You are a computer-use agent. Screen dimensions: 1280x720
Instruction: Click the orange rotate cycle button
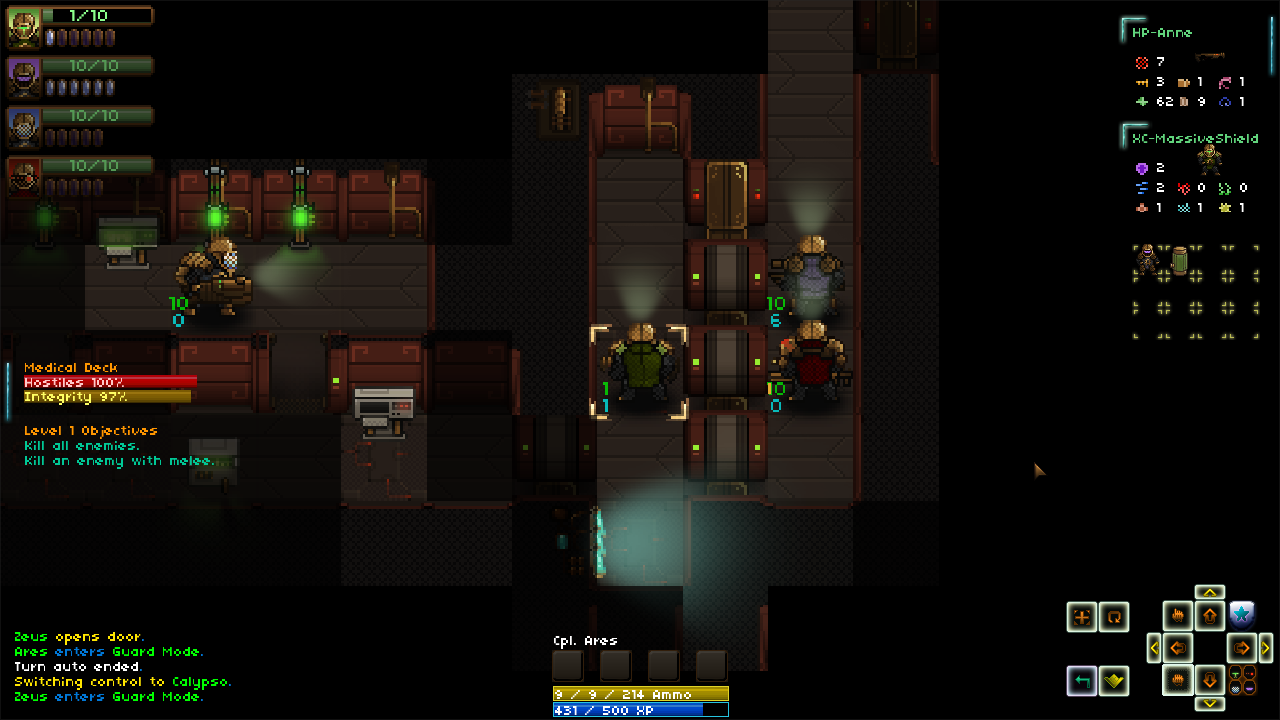click(1113, 617)
